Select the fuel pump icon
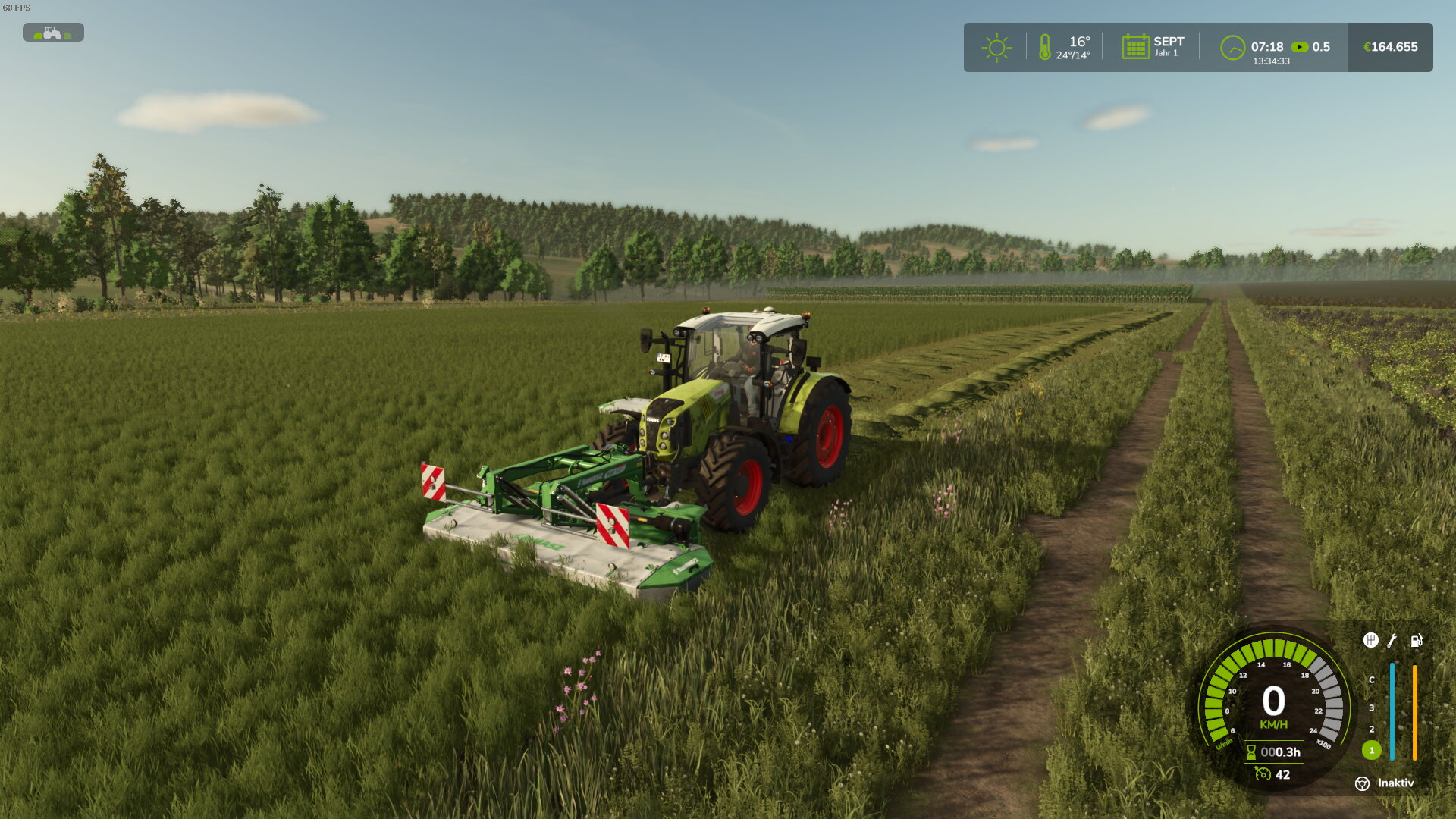The width and height of the screenshot is (1456, 819). pyautogui.click(x=1416, y=641)
